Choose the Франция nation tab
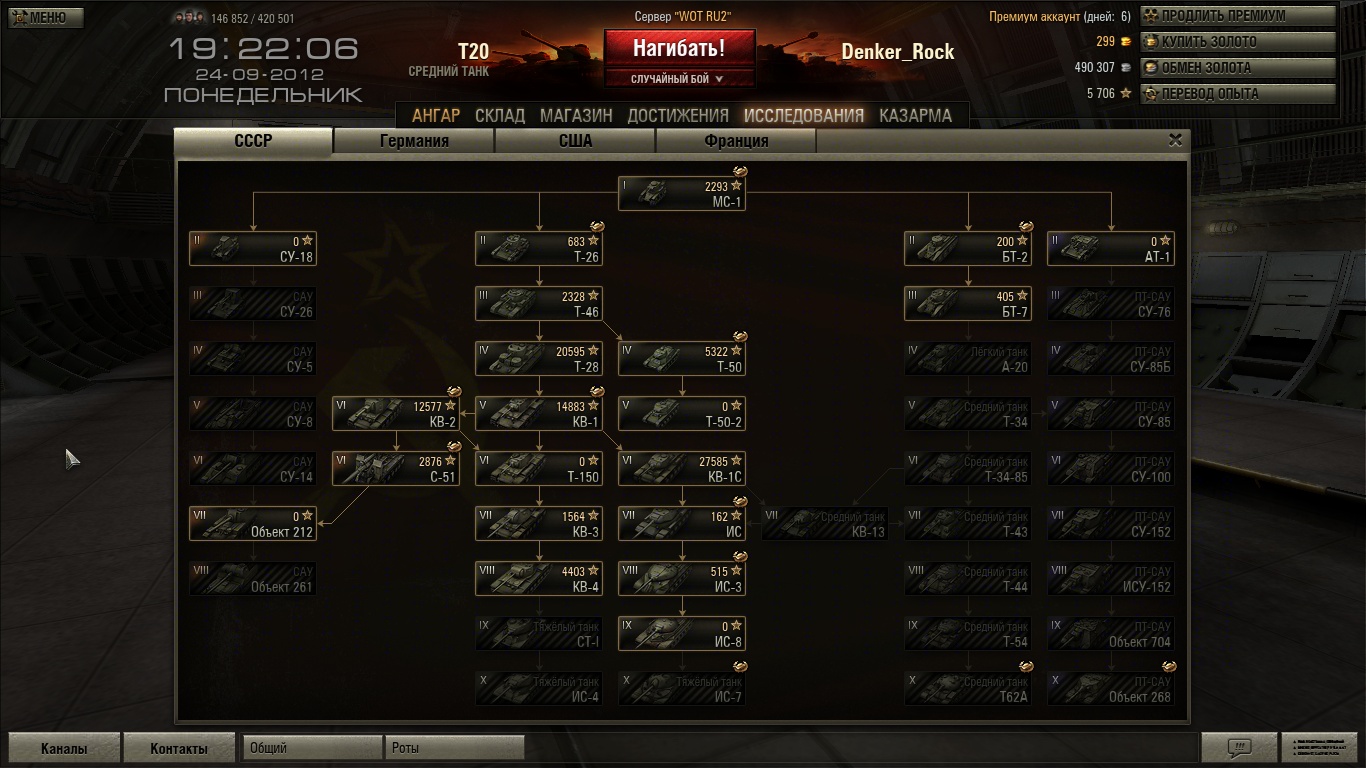The width and height of the screenshot is (1366, 768). click(736, 141)
